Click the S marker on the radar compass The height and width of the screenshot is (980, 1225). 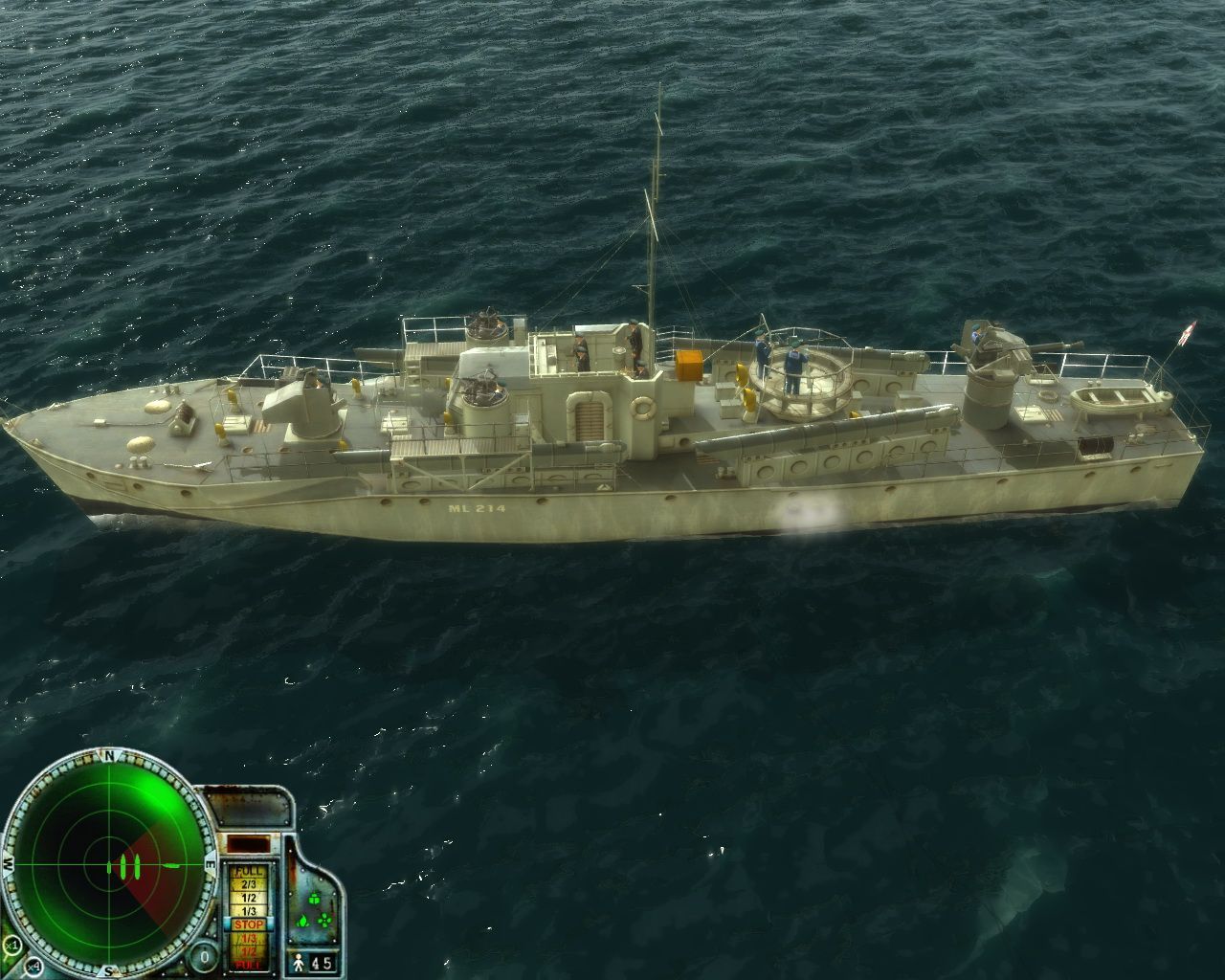point(108,969)
